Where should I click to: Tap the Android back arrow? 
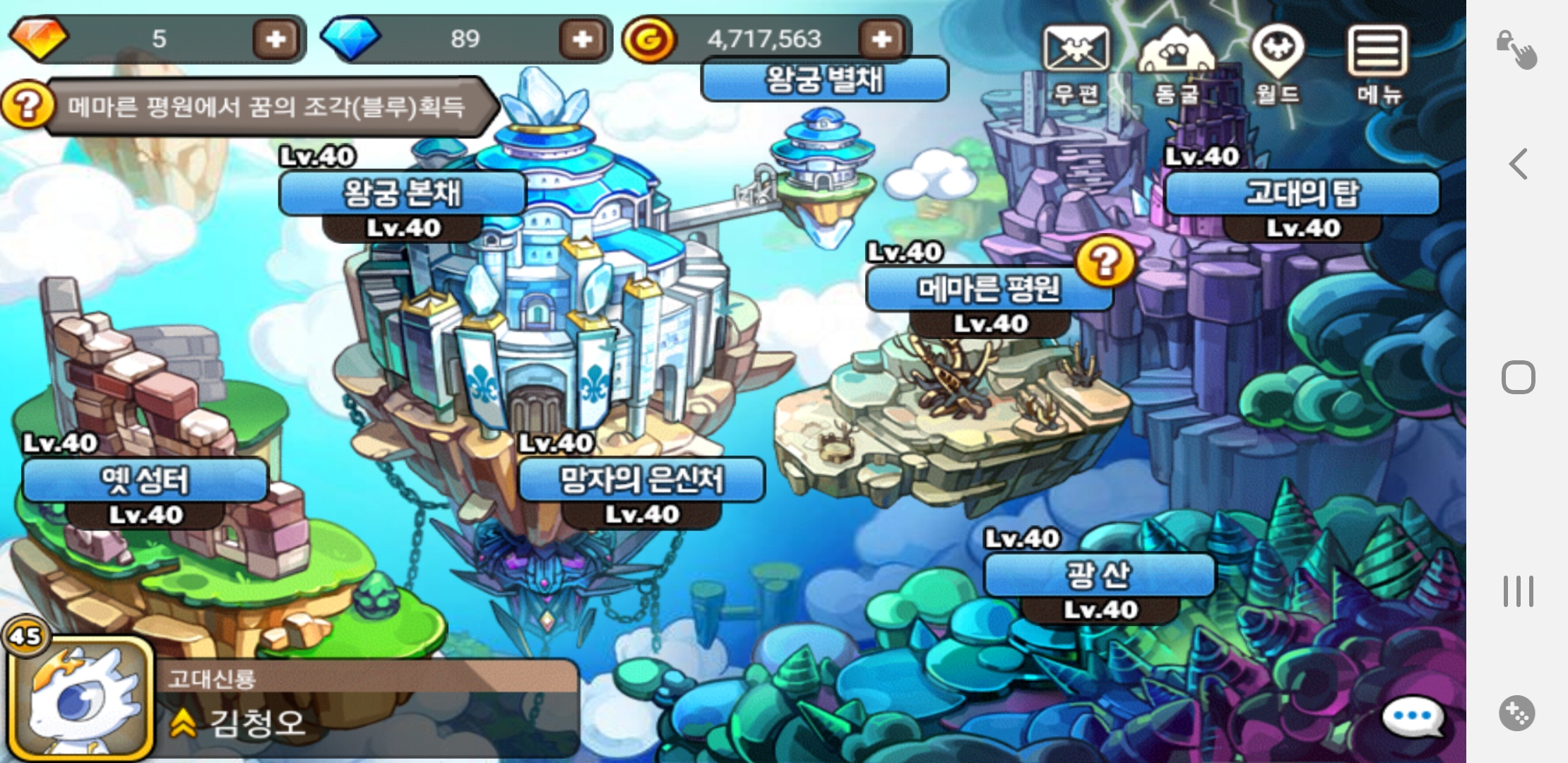(1519, 165)
